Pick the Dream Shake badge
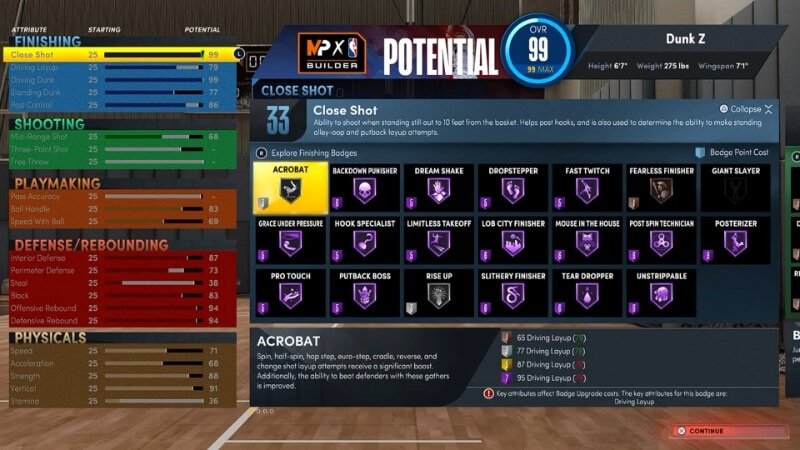Screen dimensions: 800x450 tap(437, 187)
